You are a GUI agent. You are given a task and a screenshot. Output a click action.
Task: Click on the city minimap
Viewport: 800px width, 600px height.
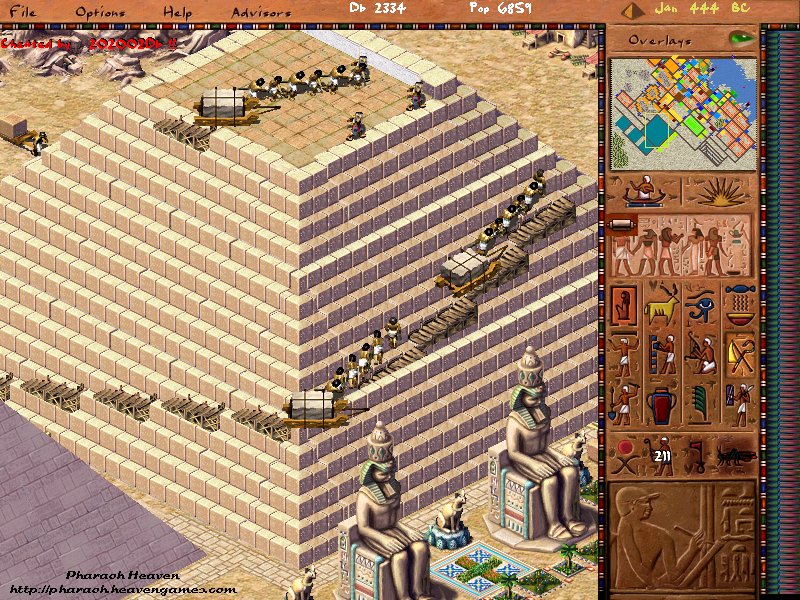click(x=684, y=113)
